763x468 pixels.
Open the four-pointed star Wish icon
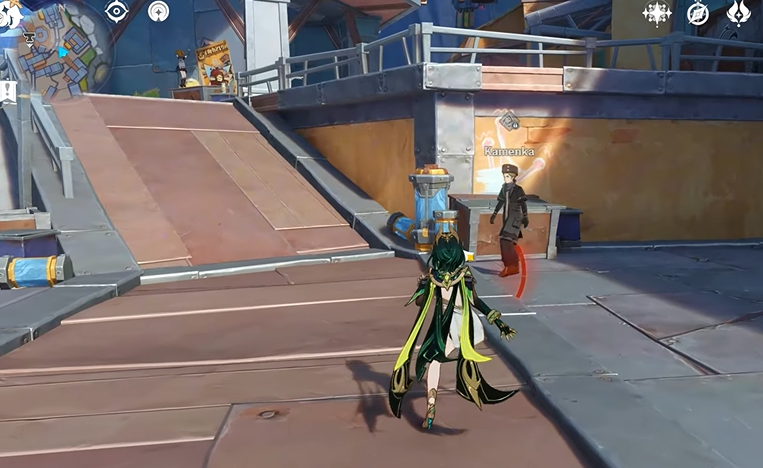pos(657,13)
